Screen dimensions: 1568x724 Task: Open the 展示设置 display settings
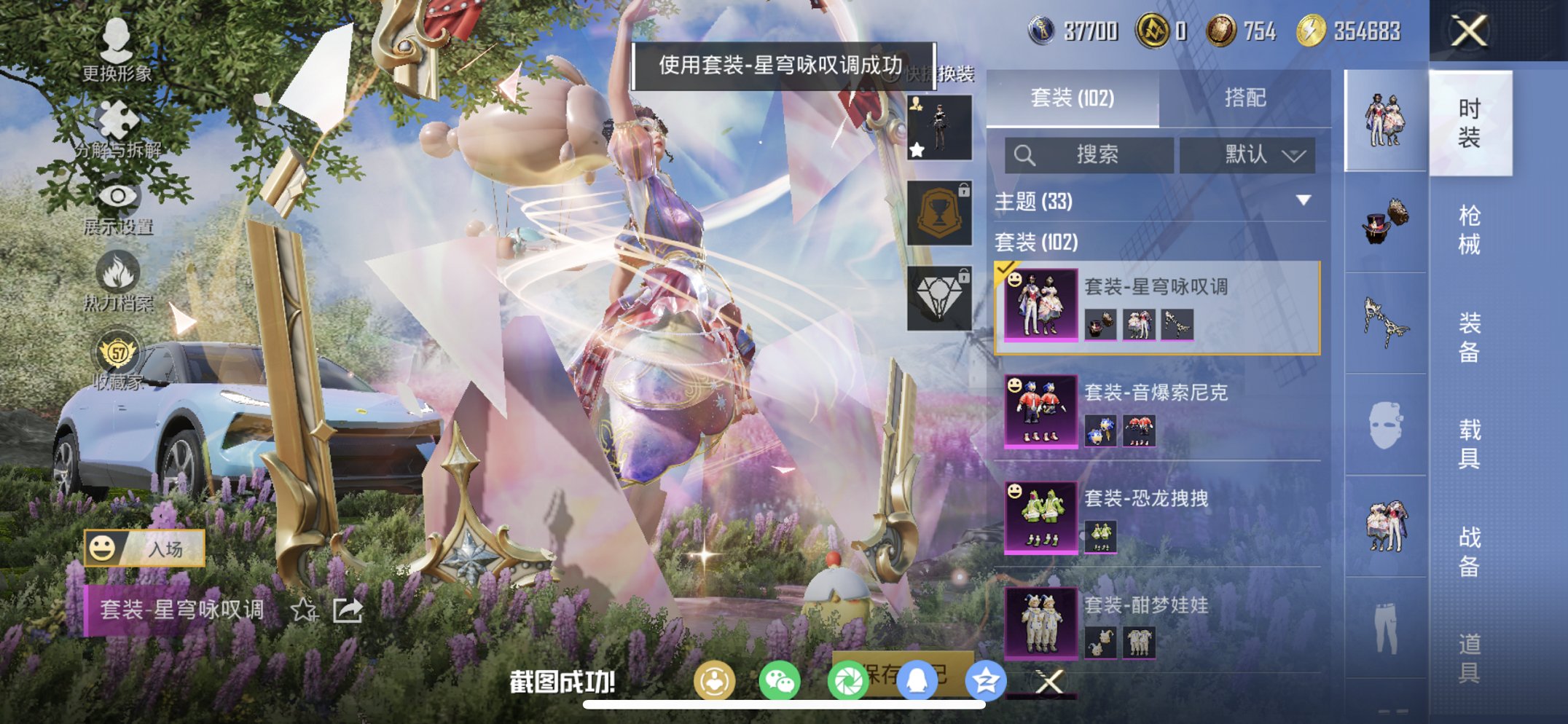(117, 197)
